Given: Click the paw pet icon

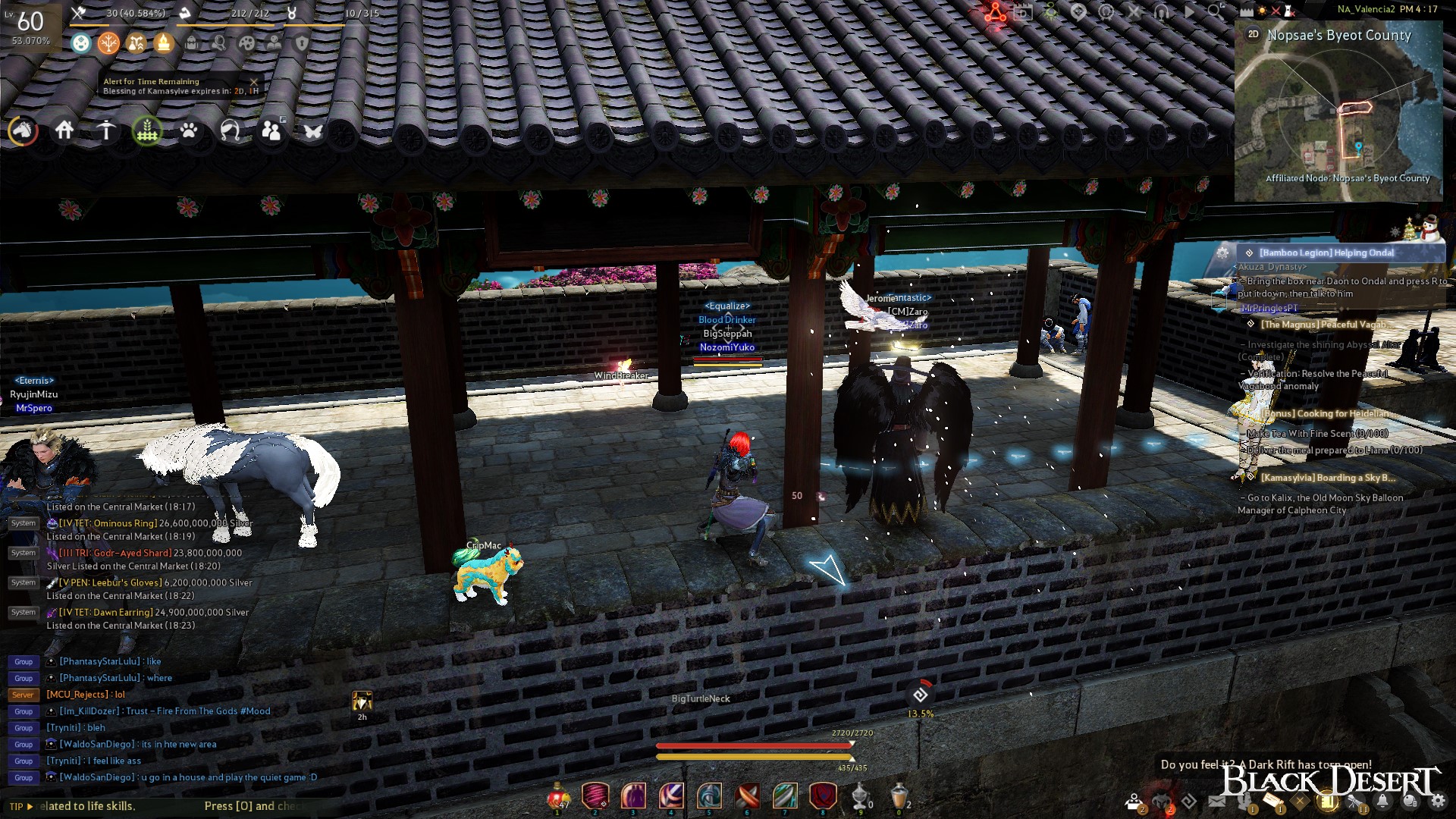Looking at the screenshot, I should 188,130.
